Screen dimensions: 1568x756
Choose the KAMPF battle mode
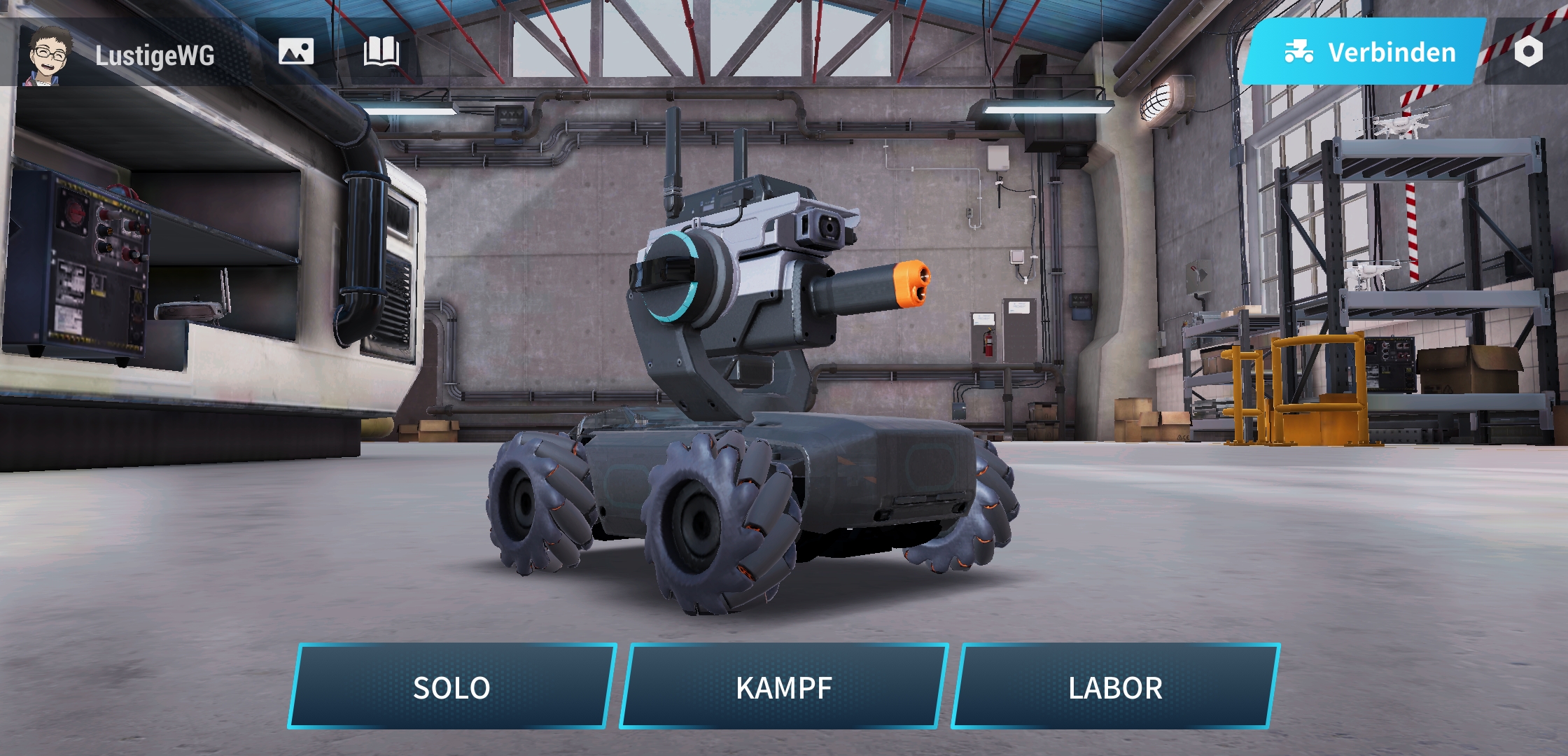(x=783, y=687)
